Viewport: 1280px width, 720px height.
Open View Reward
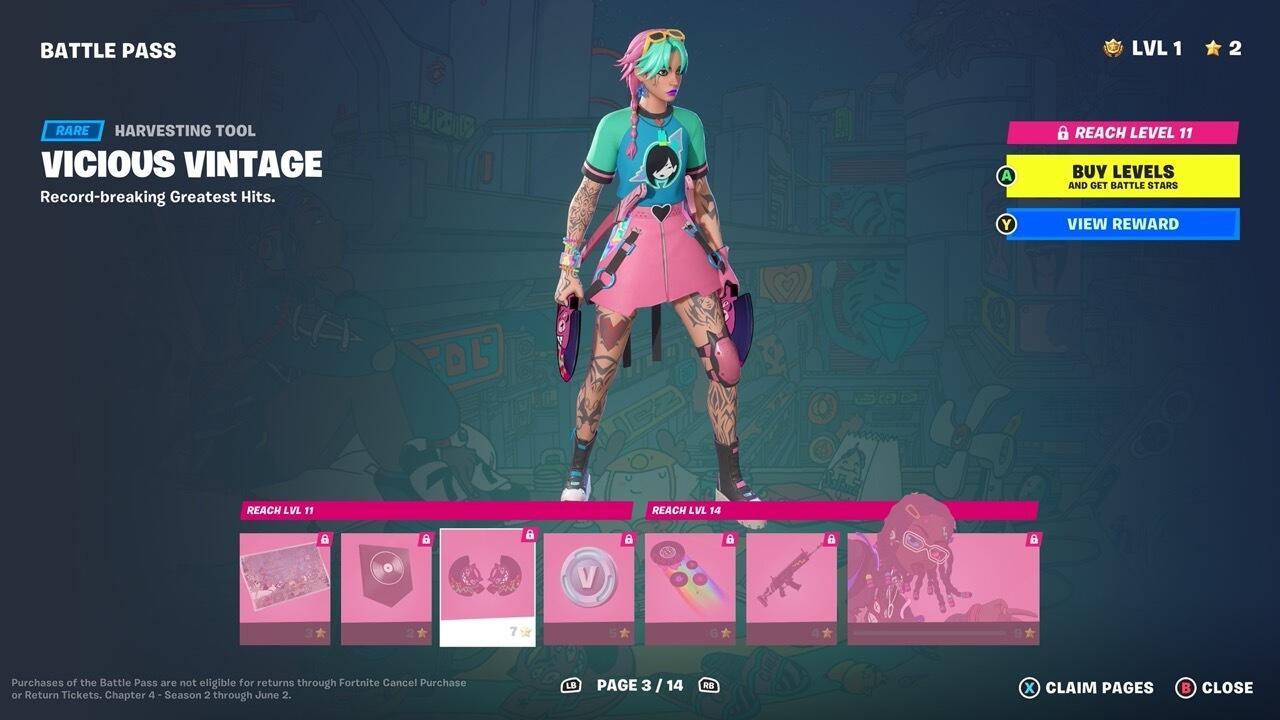click(1118, 224)
